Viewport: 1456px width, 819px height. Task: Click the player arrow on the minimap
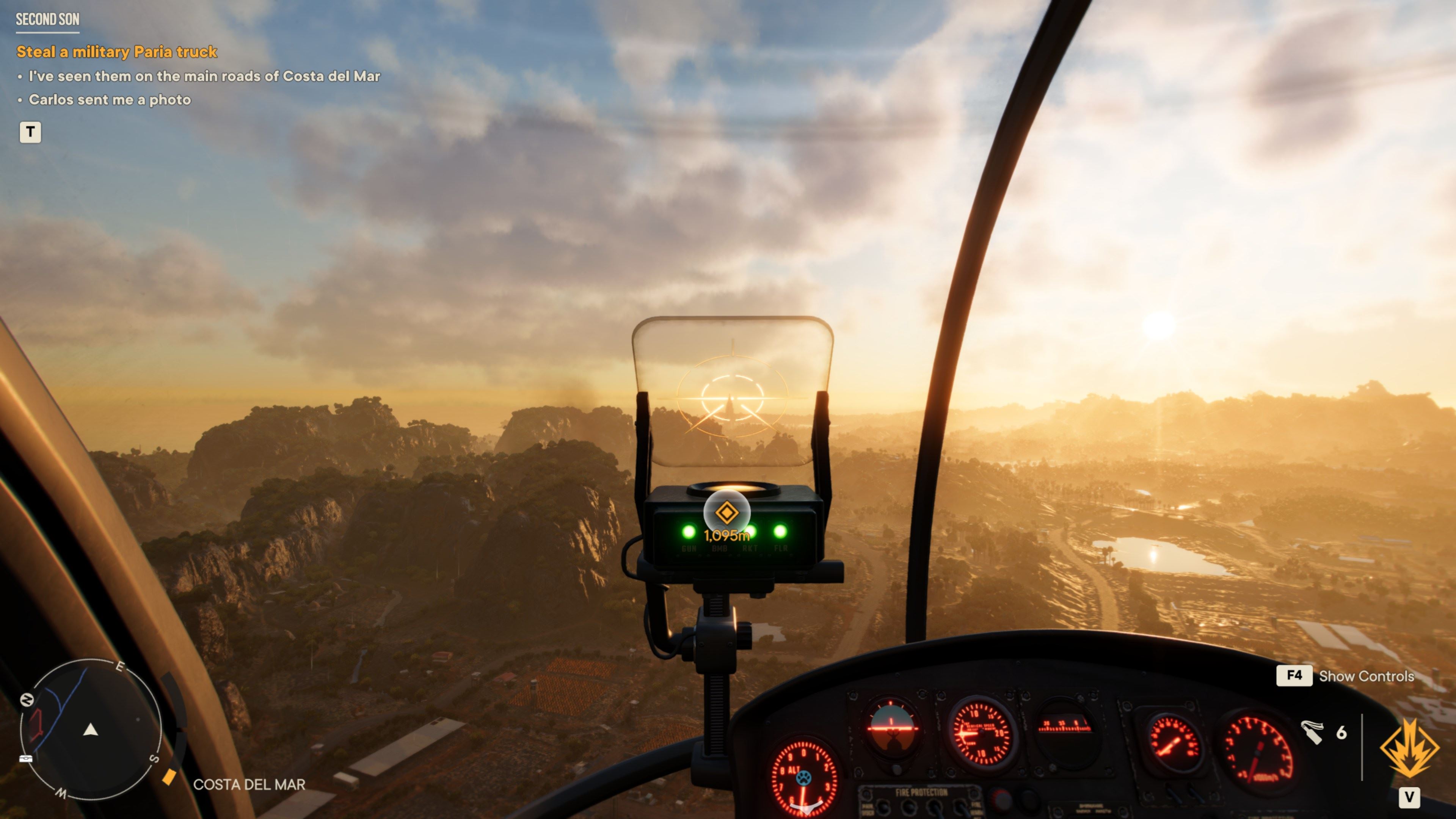click(91, 730)
